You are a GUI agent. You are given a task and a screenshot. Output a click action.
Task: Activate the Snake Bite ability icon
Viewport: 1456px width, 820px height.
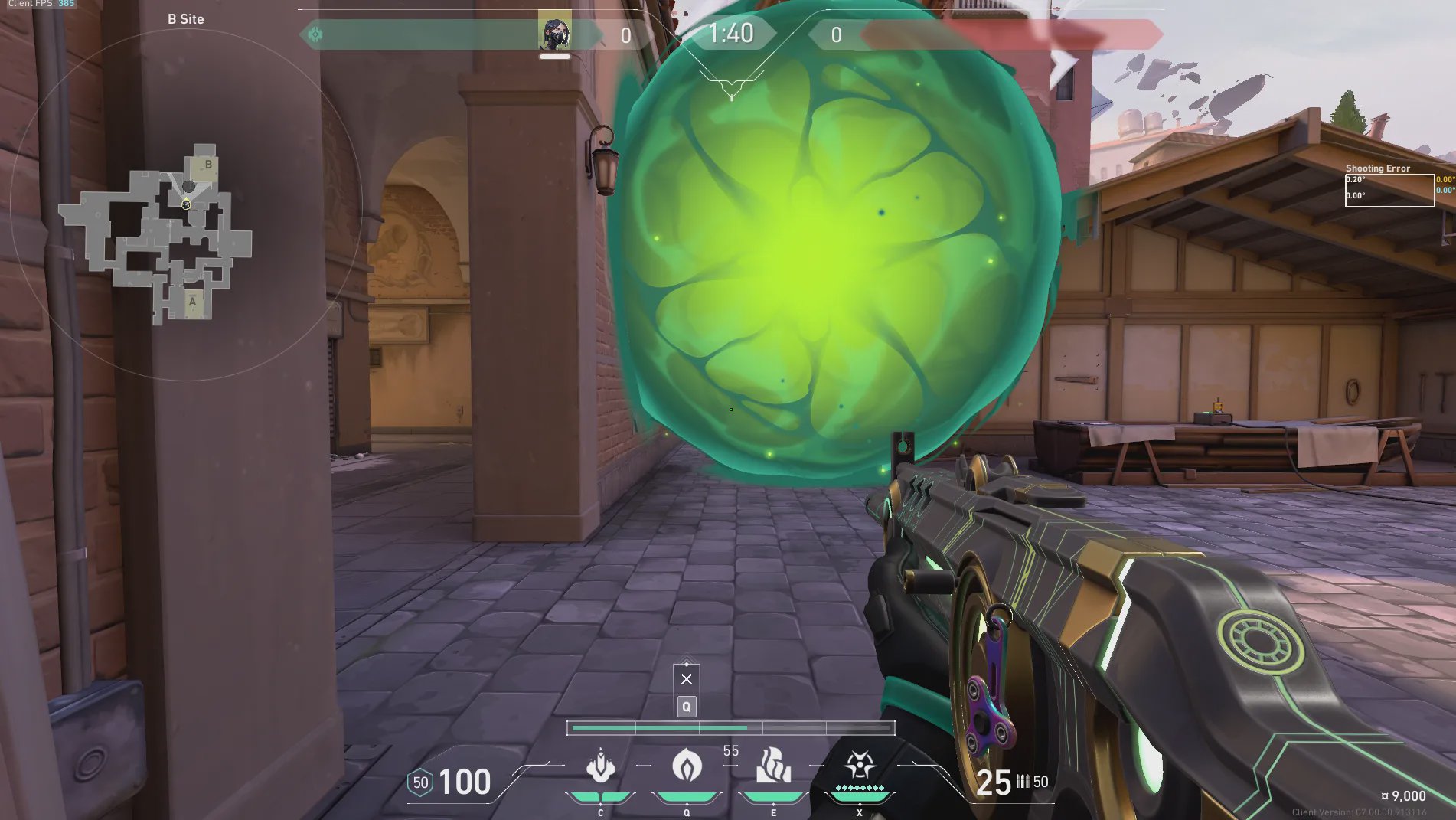[x=601, y=766]
